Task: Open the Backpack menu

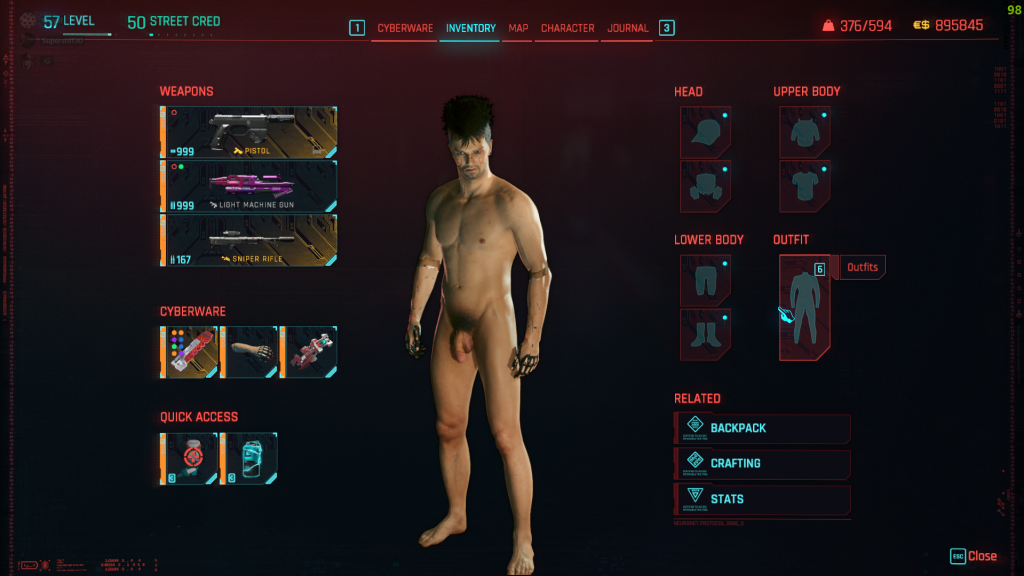Action: coord(762,428)
